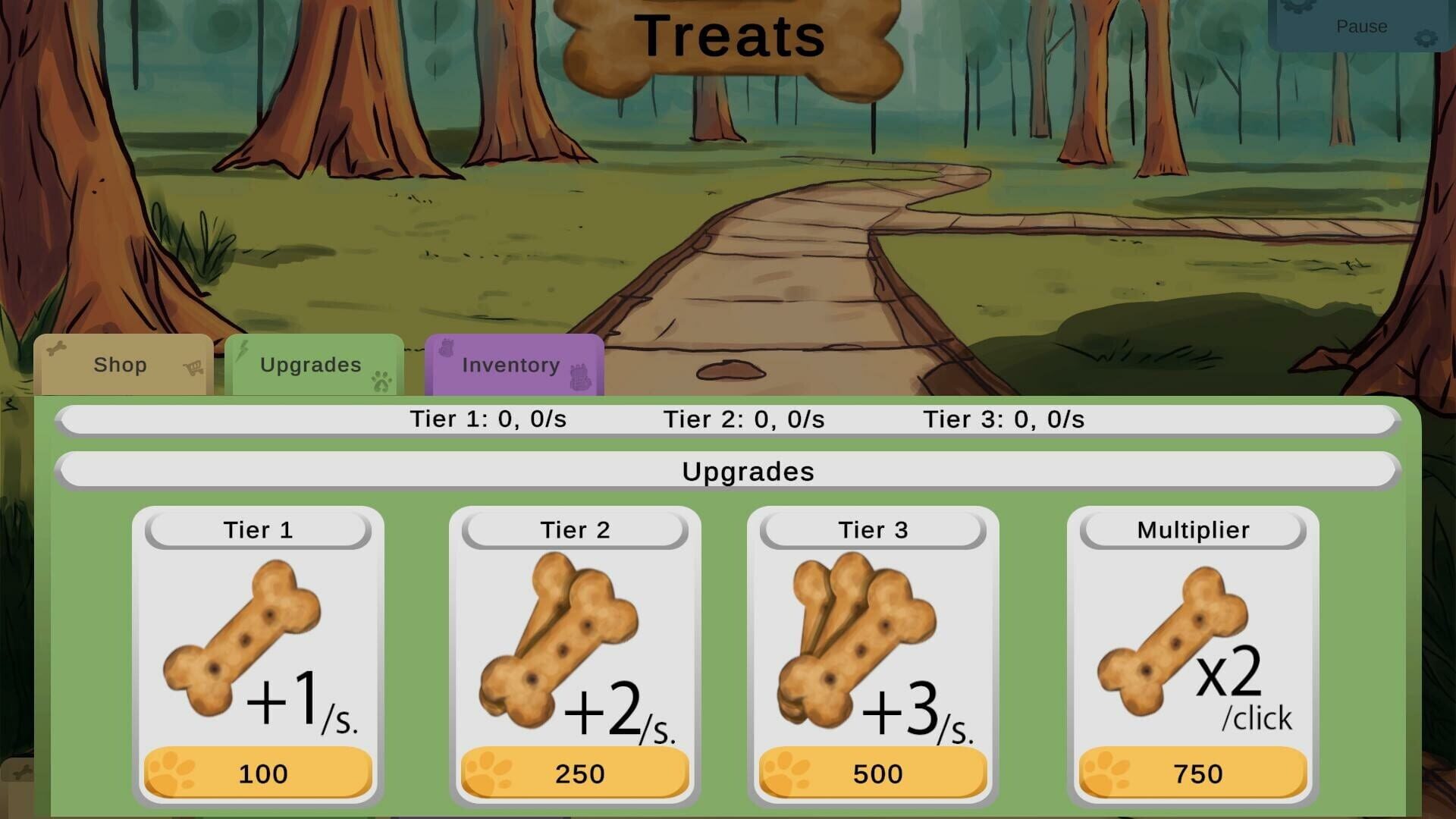Buy the +2 per second Tier 2 upgrade
The height and width of the screenshot is (819, 1456).
[575, 773]
